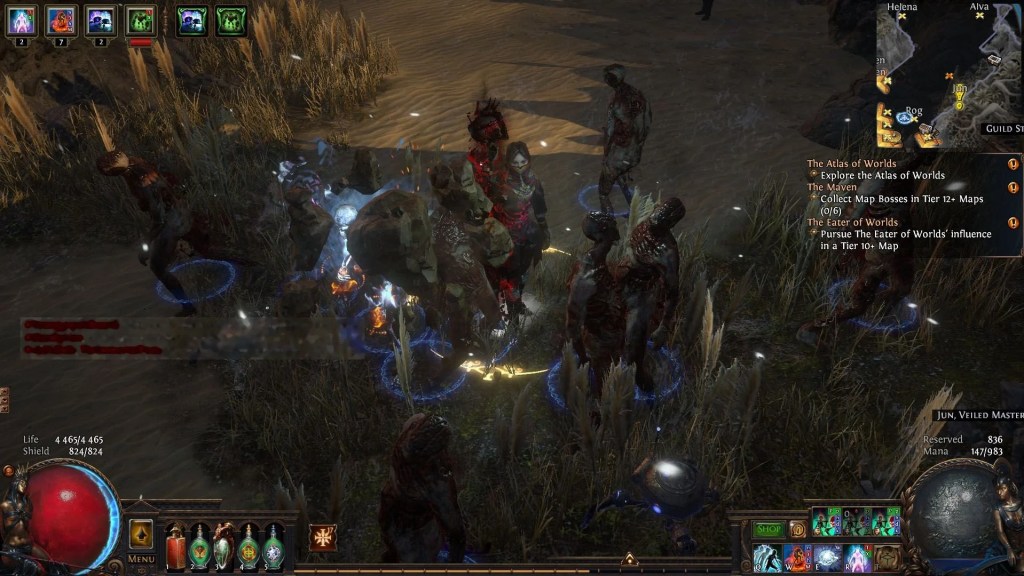Image resolution: width=1024 pixels, height=576 pixels.
Task: Click the fiery minion buff icon showing 7
Action: (62, 19)
